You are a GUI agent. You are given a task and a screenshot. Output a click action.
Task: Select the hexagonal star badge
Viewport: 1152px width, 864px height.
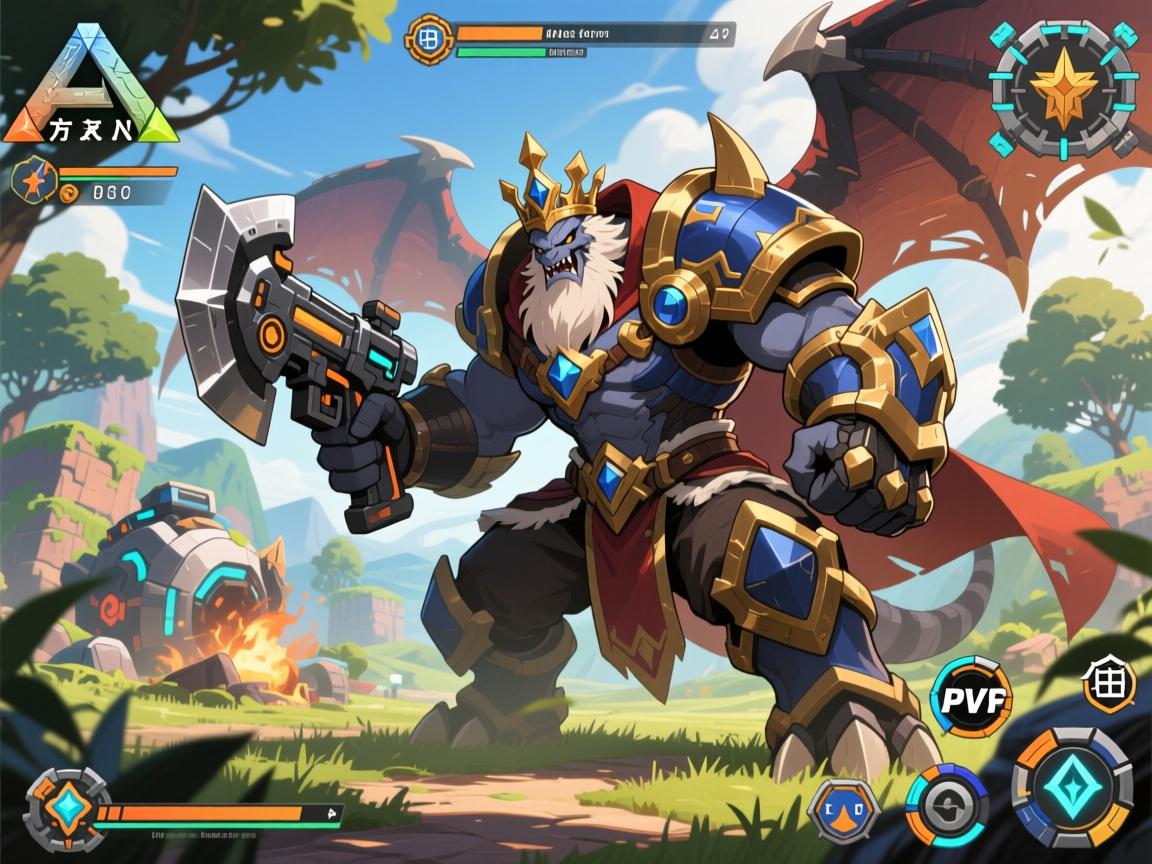click(x=35, y=182)
